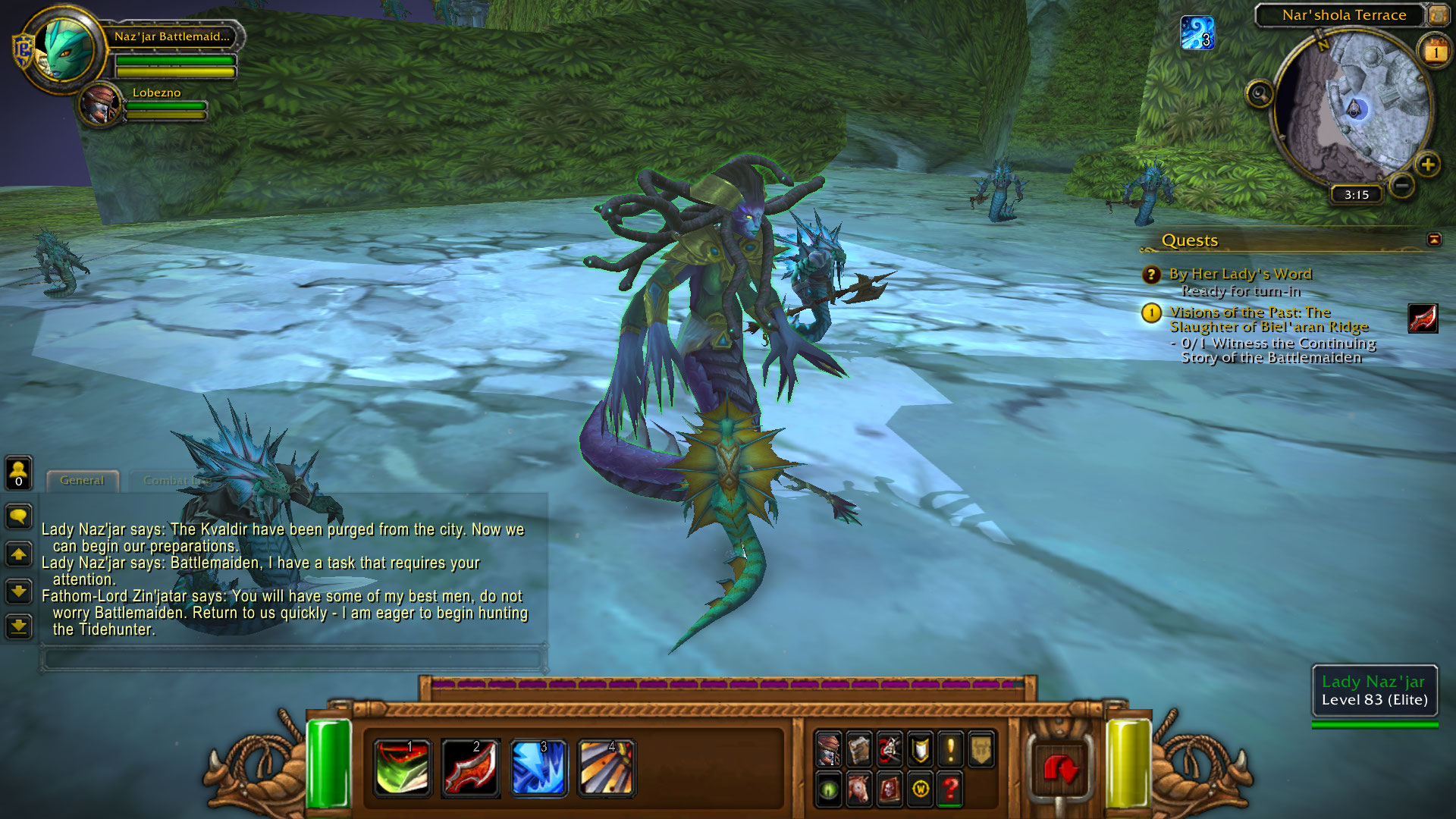Viewport: 1456px width, 819px height.
Task: Use the quest item beside Visions of the Past
Action: 1423,318
